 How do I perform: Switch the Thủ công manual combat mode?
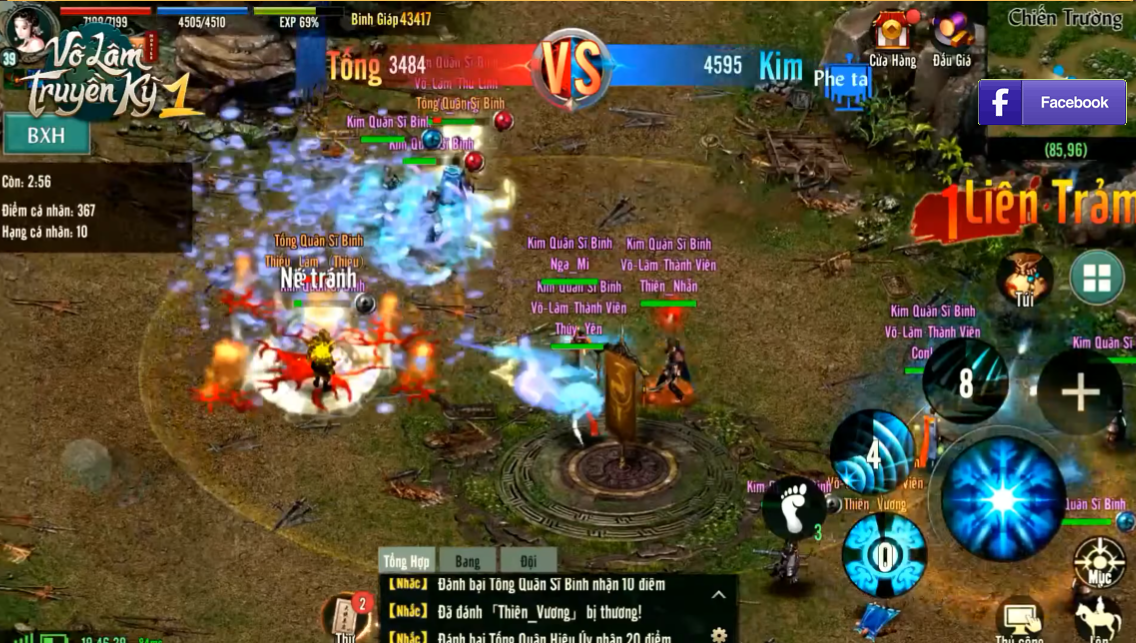[1020, 620]
